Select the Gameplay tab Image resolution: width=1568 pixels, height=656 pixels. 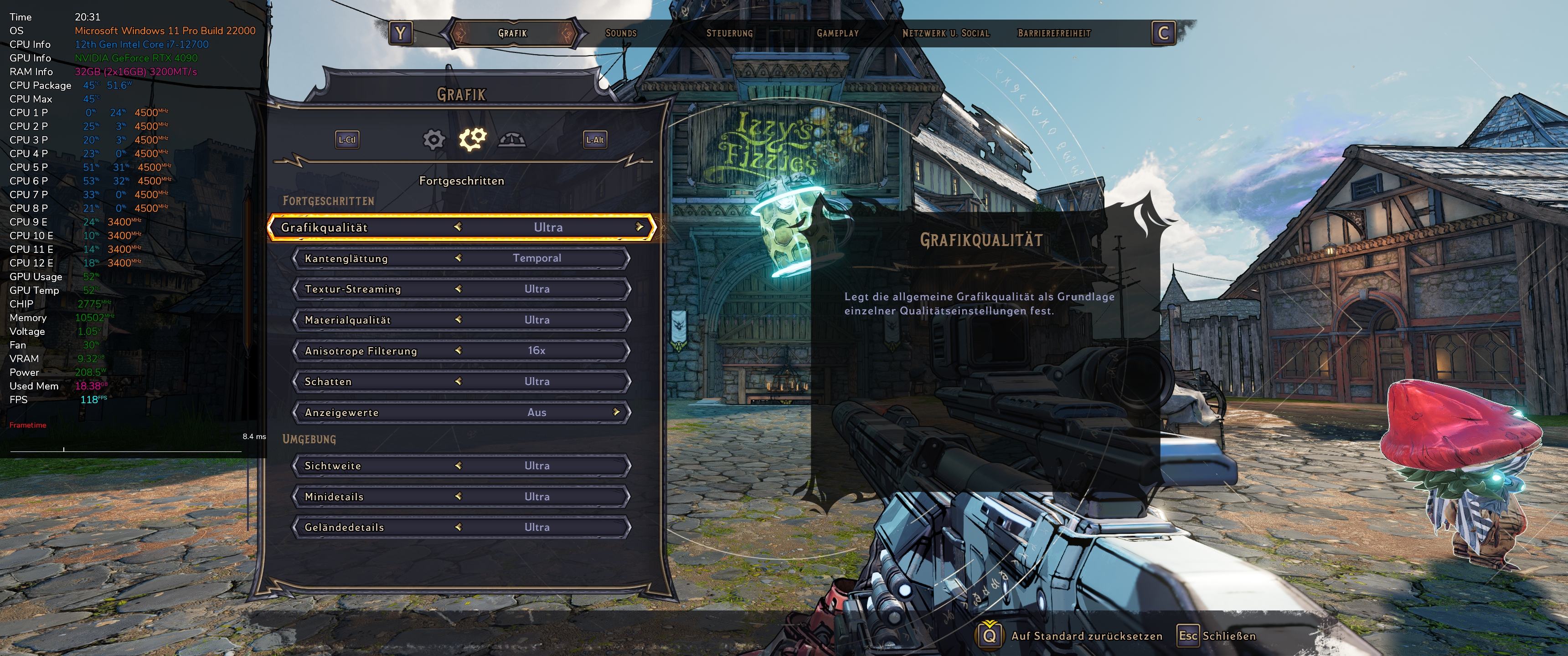[x=838, y=33]
